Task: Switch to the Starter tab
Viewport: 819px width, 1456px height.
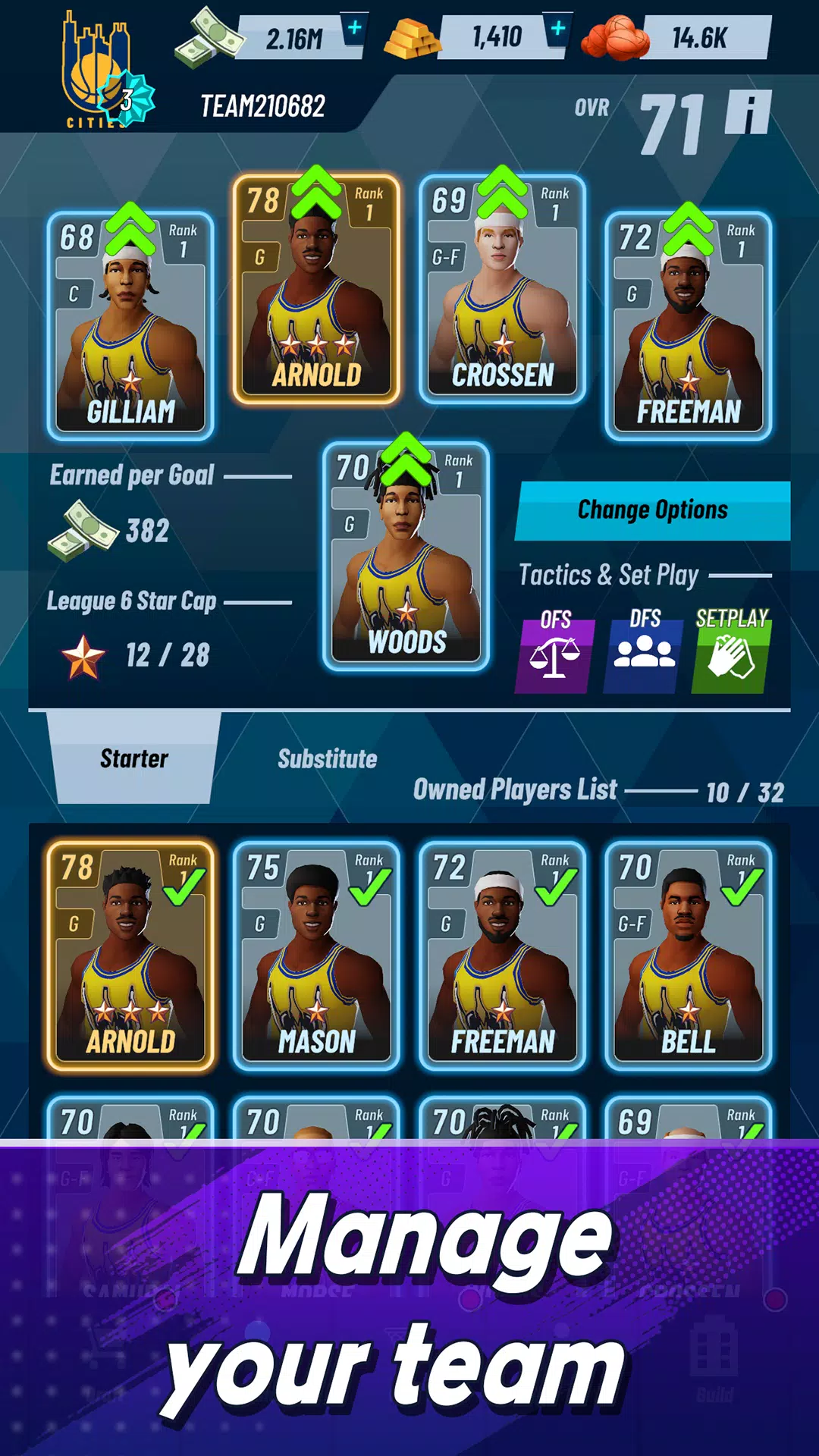Action: click(134, 758)
